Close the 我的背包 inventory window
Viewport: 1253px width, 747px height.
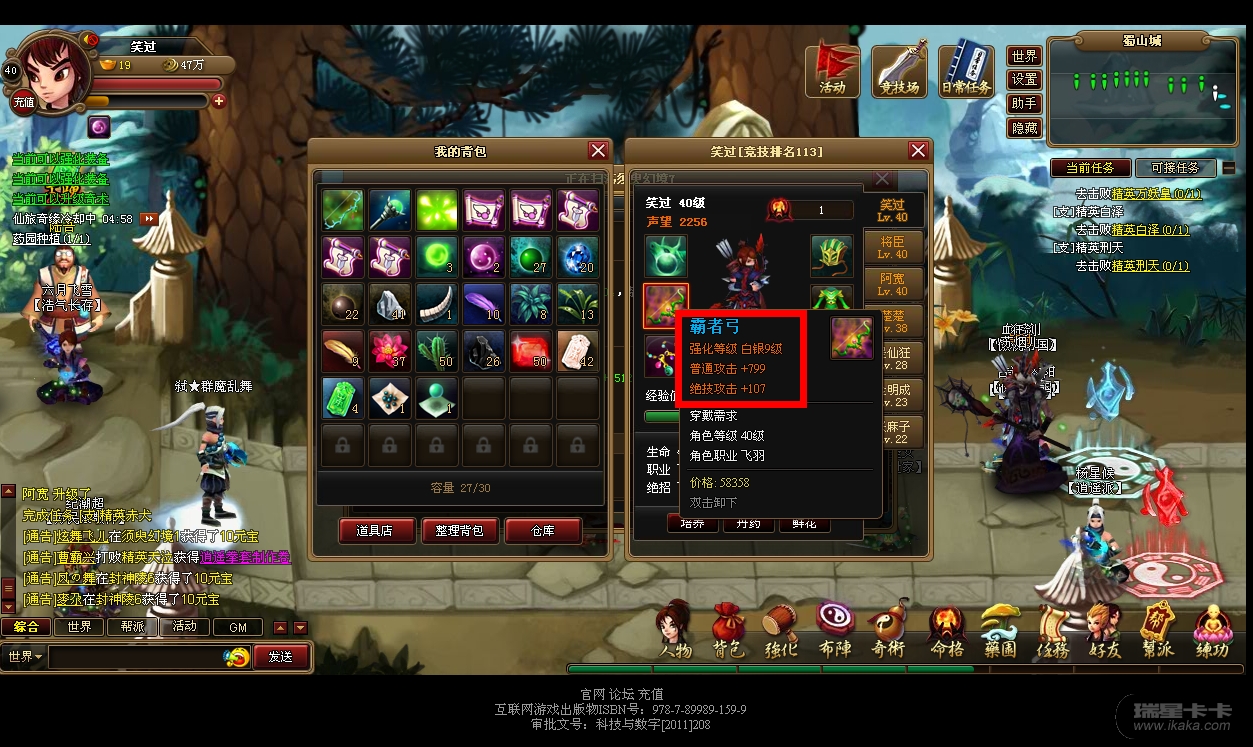click(x=598, y=151)
